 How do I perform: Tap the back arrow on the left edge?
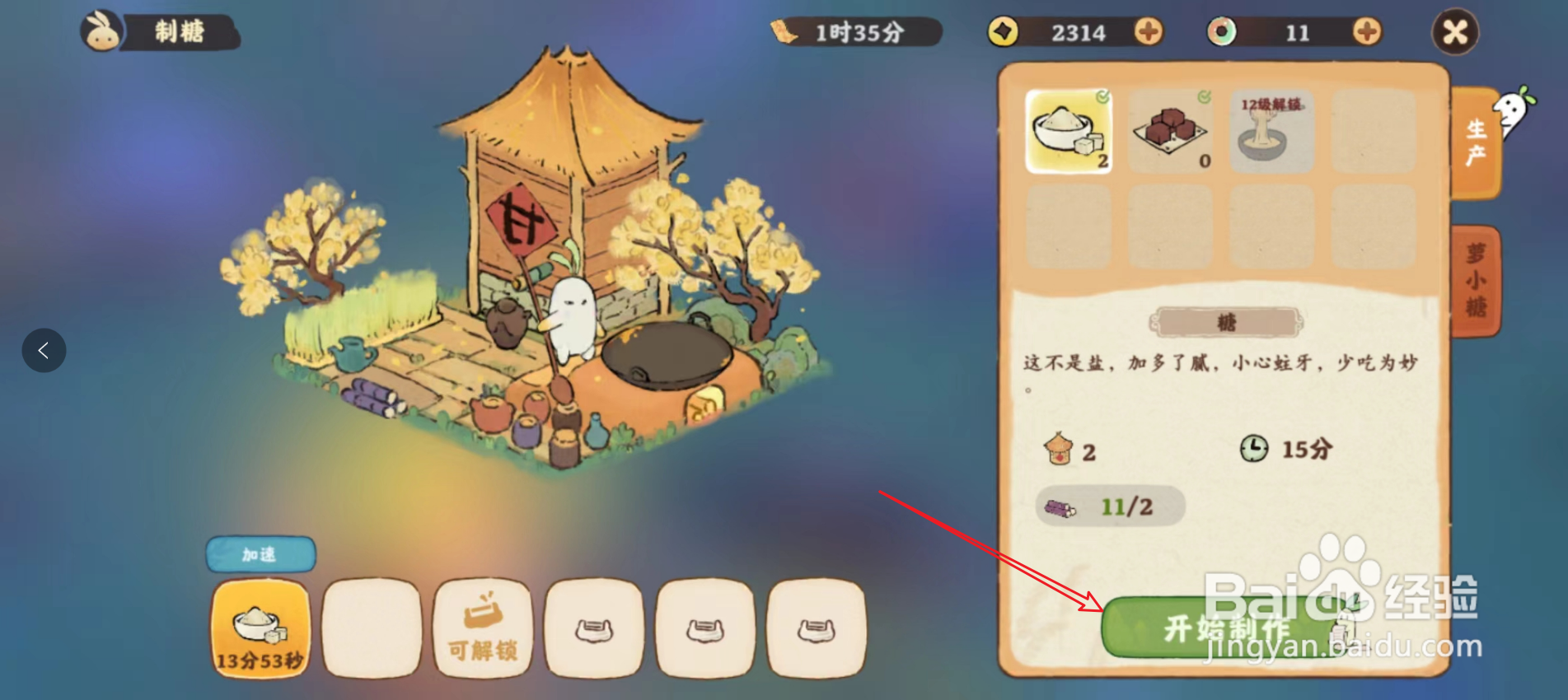click(44, 350)
